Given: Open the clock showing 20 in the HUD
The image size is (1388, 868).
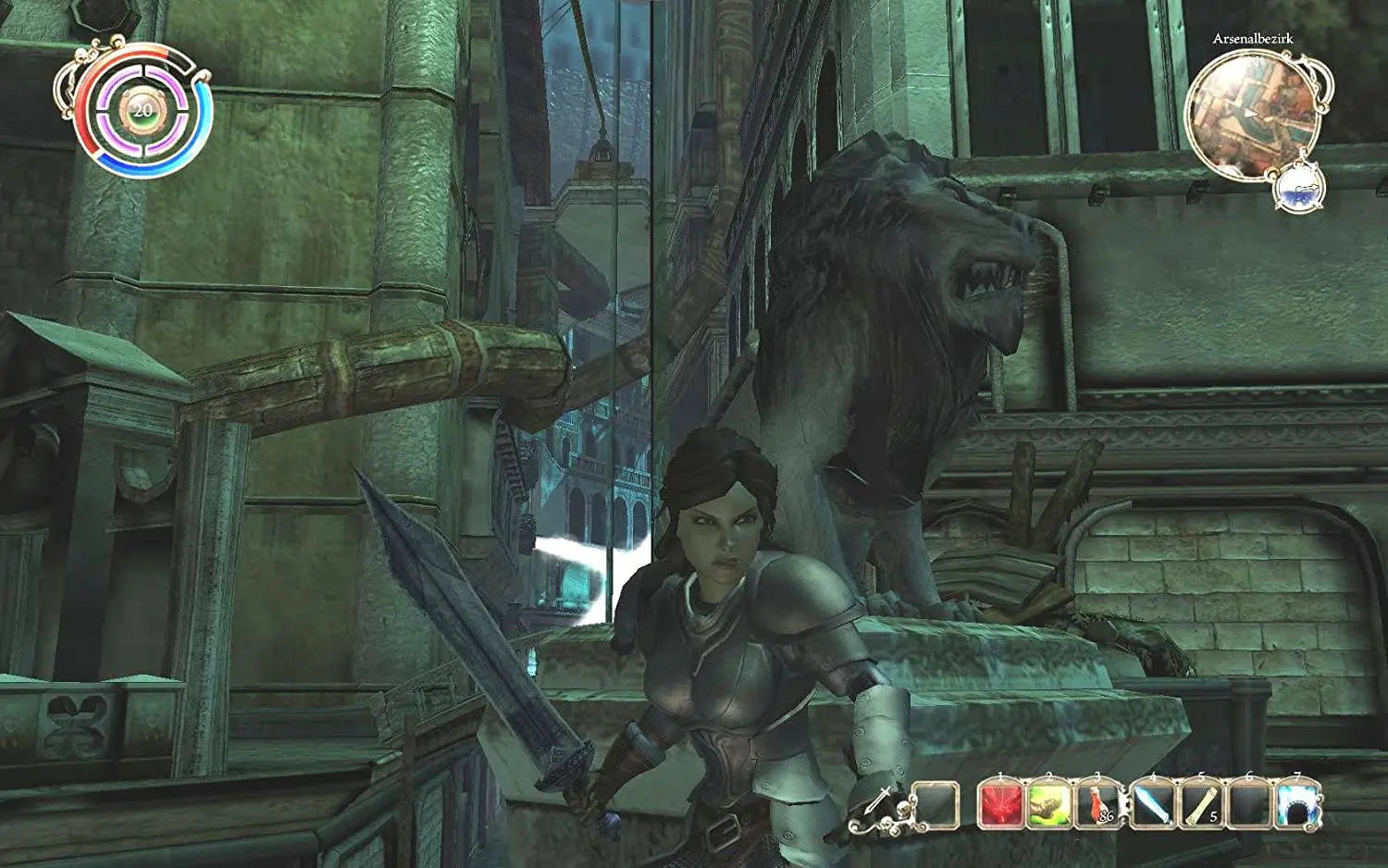Looking at the screenshot, I should click(x=141, y=111).
